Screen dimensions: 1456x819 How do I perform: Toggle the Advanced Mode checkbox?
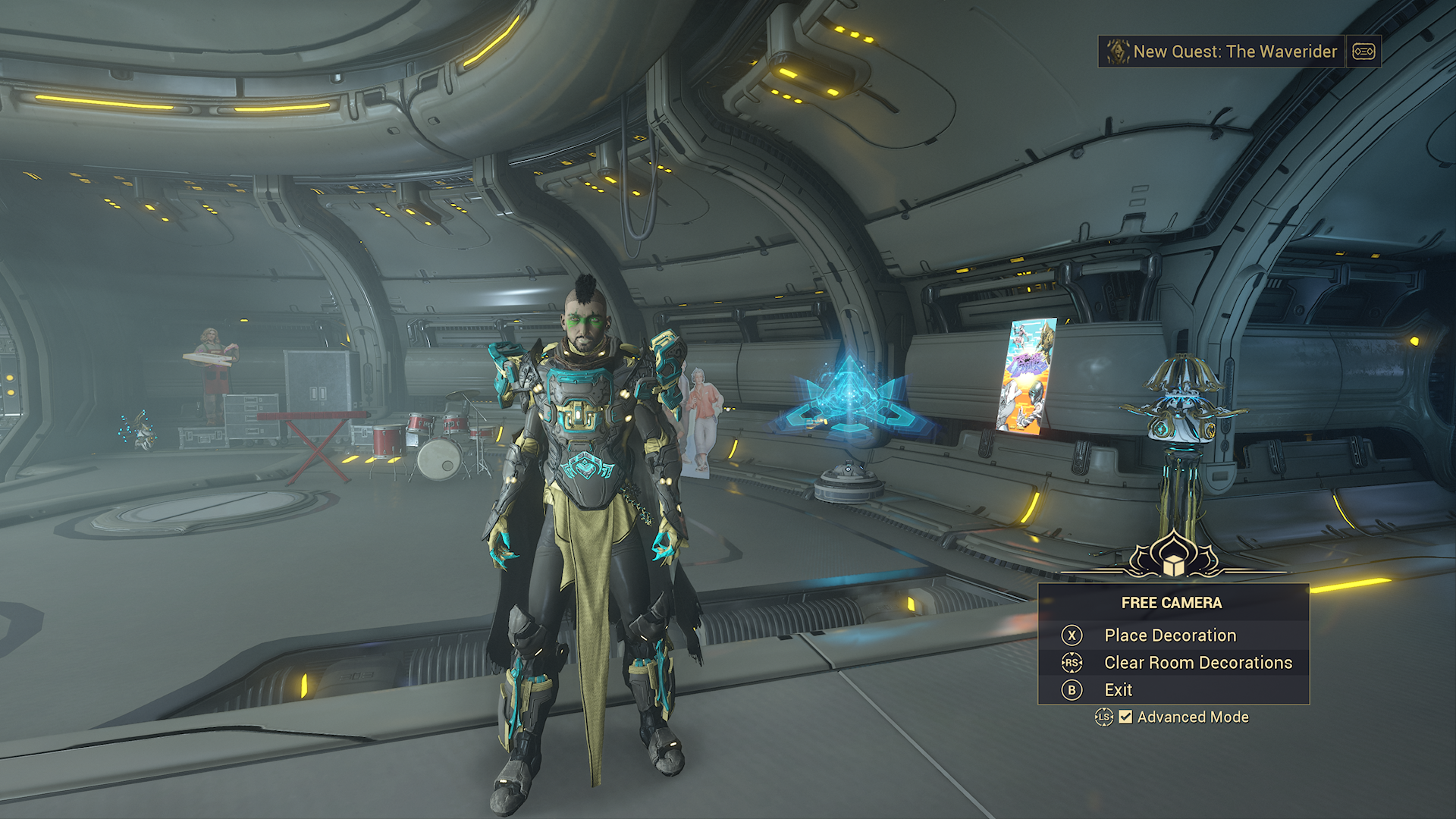[x=1126, y=717]
